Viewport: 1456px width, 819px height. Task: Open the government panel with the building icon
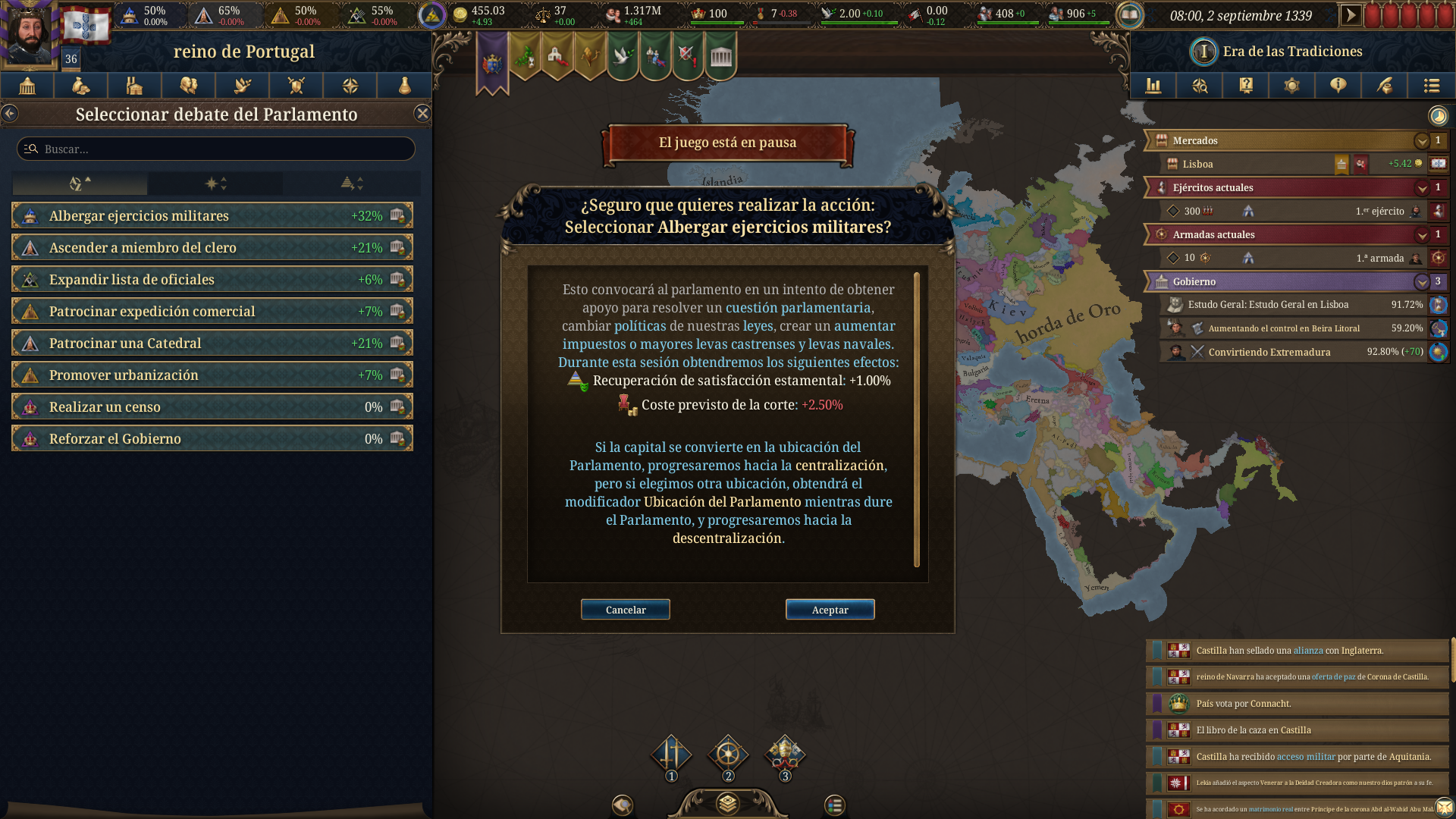[27, 86]
